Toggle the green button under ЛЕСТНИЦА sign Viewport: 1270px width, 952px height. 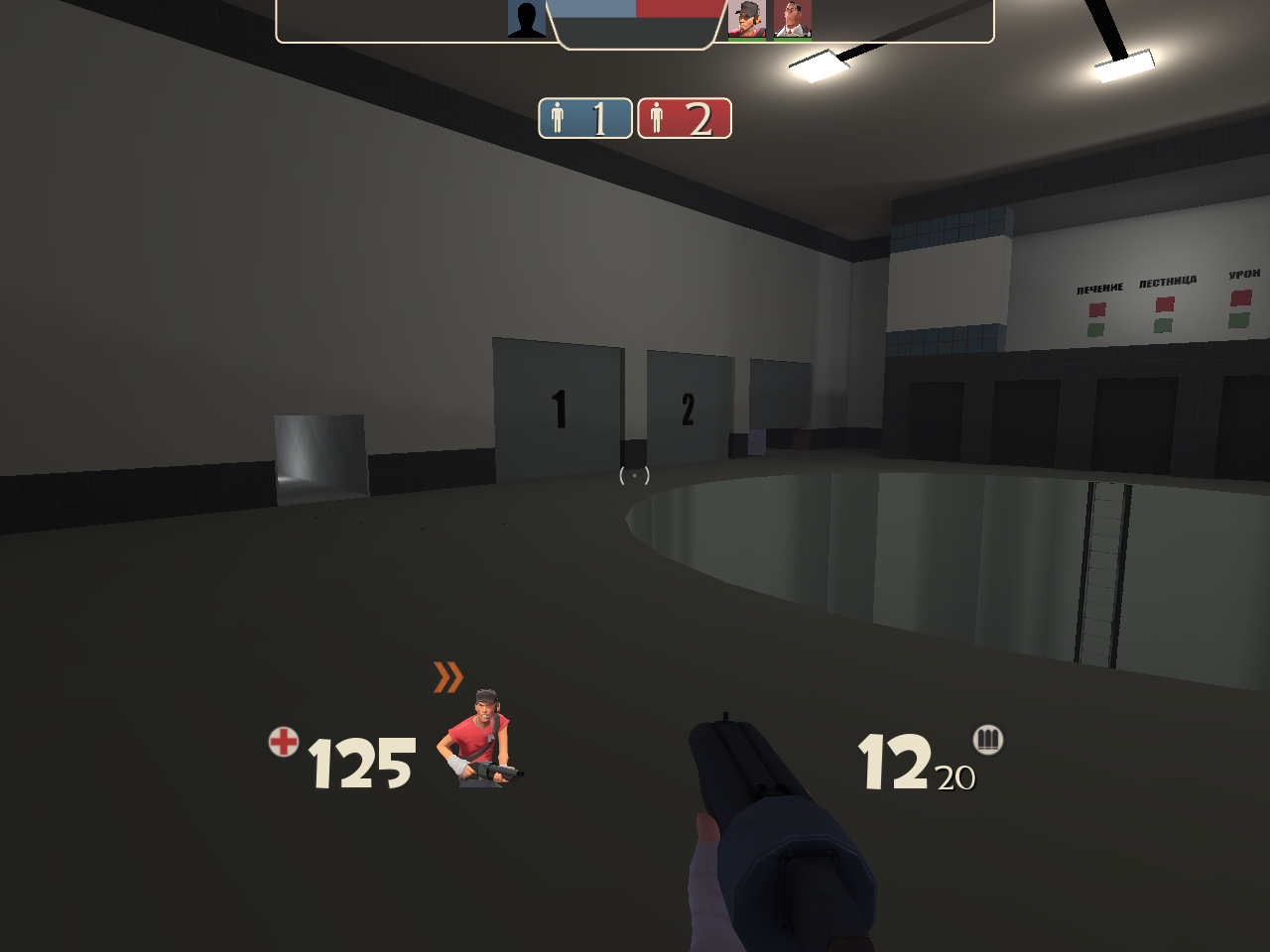1163,325
